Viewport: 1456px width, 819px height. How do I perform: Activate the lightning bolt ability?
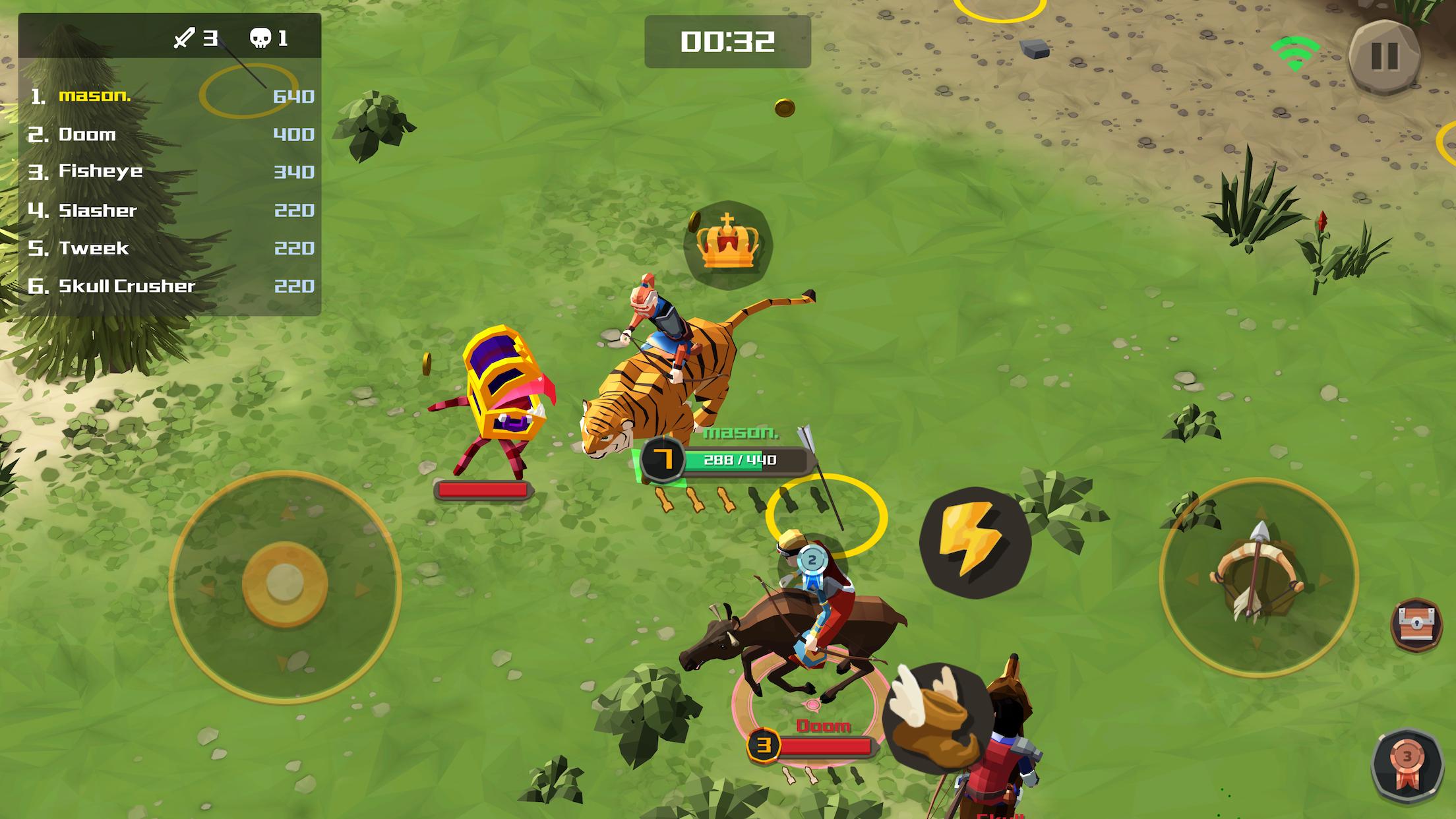pyautogui.click(x=975, y=543)
